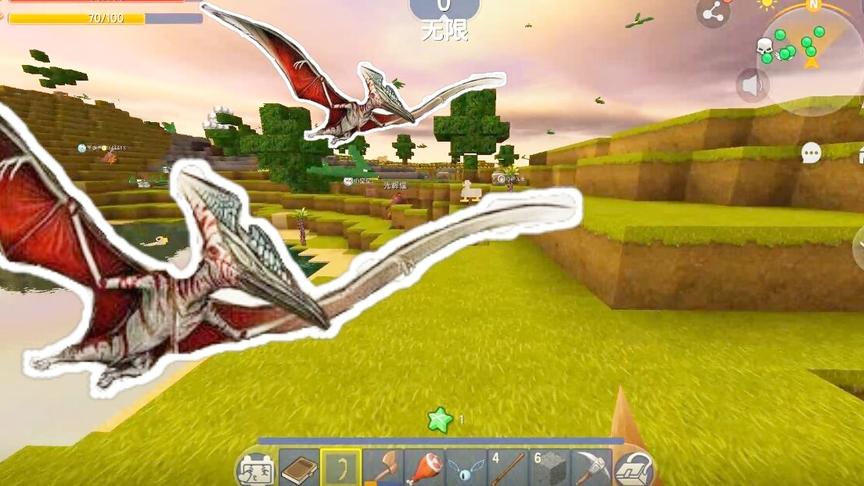Select the stone axe hotbar slot
Screen dimensions: 864x486
coord(382,467)
